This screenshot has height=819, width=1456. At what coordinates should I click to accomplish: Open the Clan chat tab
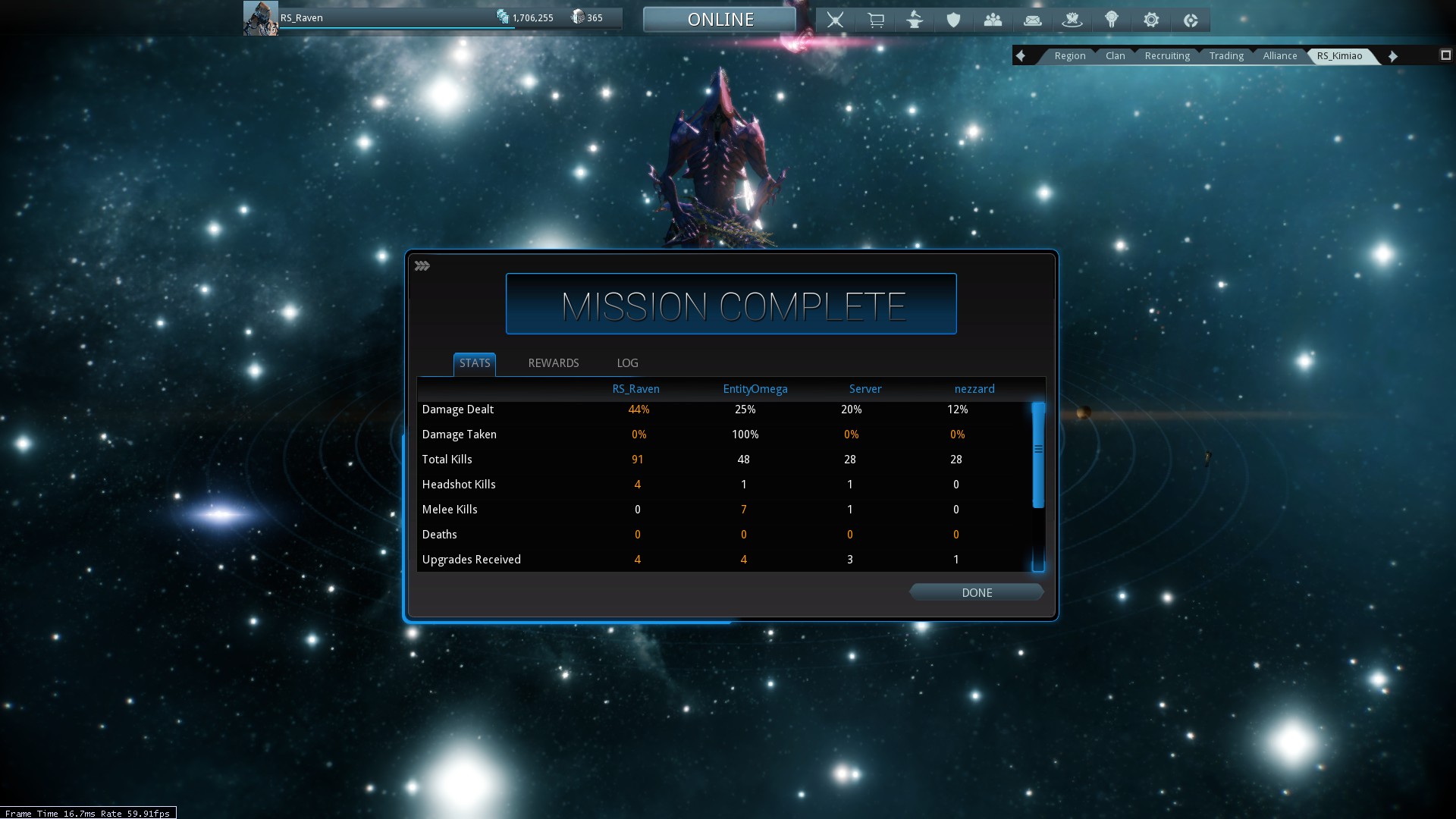click(1115, 56)
